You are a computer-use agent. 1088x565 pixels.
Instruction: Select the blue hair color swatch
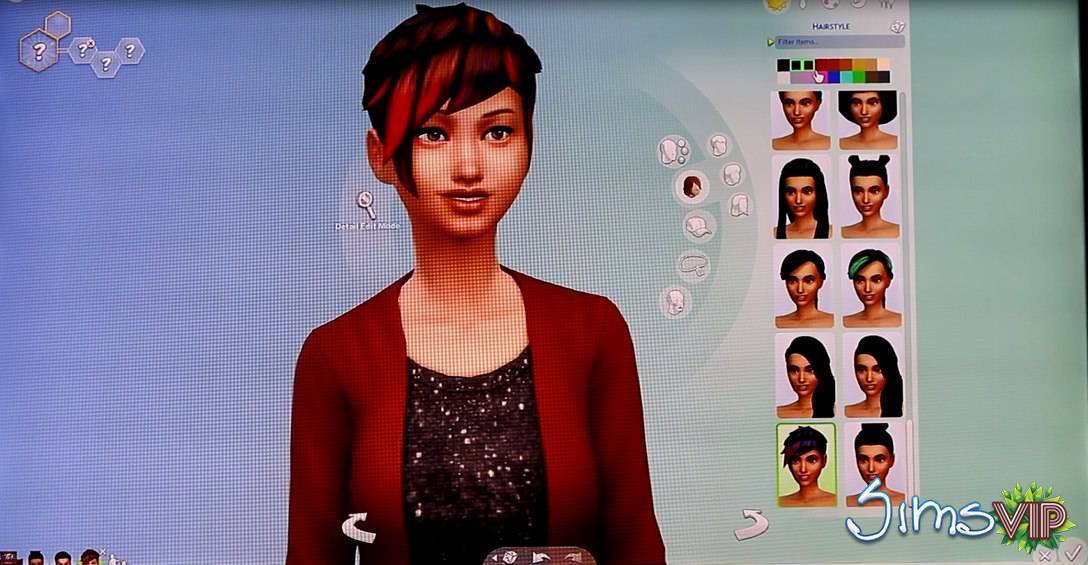[x=833, y=77]
